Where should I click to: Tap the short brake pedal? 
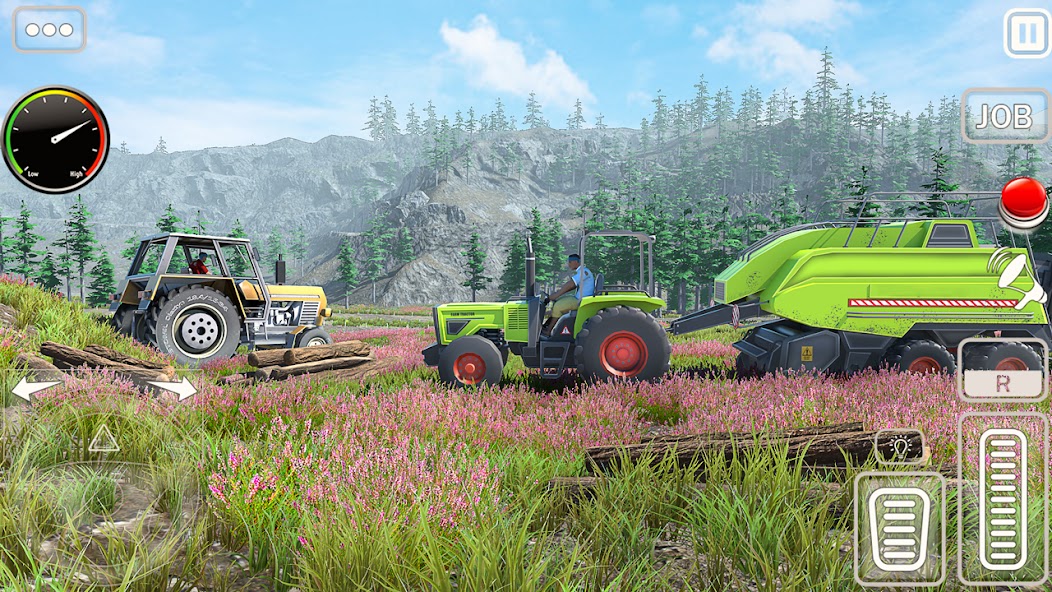coord(899,527)
